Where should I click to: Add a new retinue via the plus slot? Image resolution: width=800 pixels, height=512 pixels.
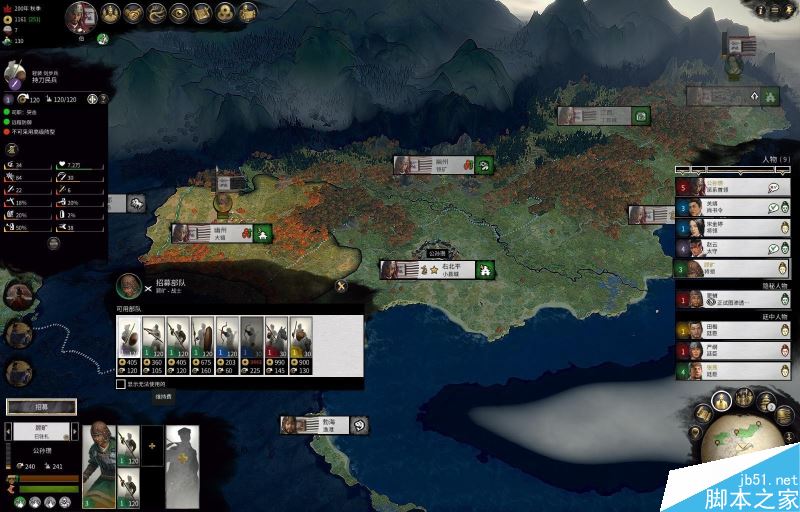tap(154, 444)
